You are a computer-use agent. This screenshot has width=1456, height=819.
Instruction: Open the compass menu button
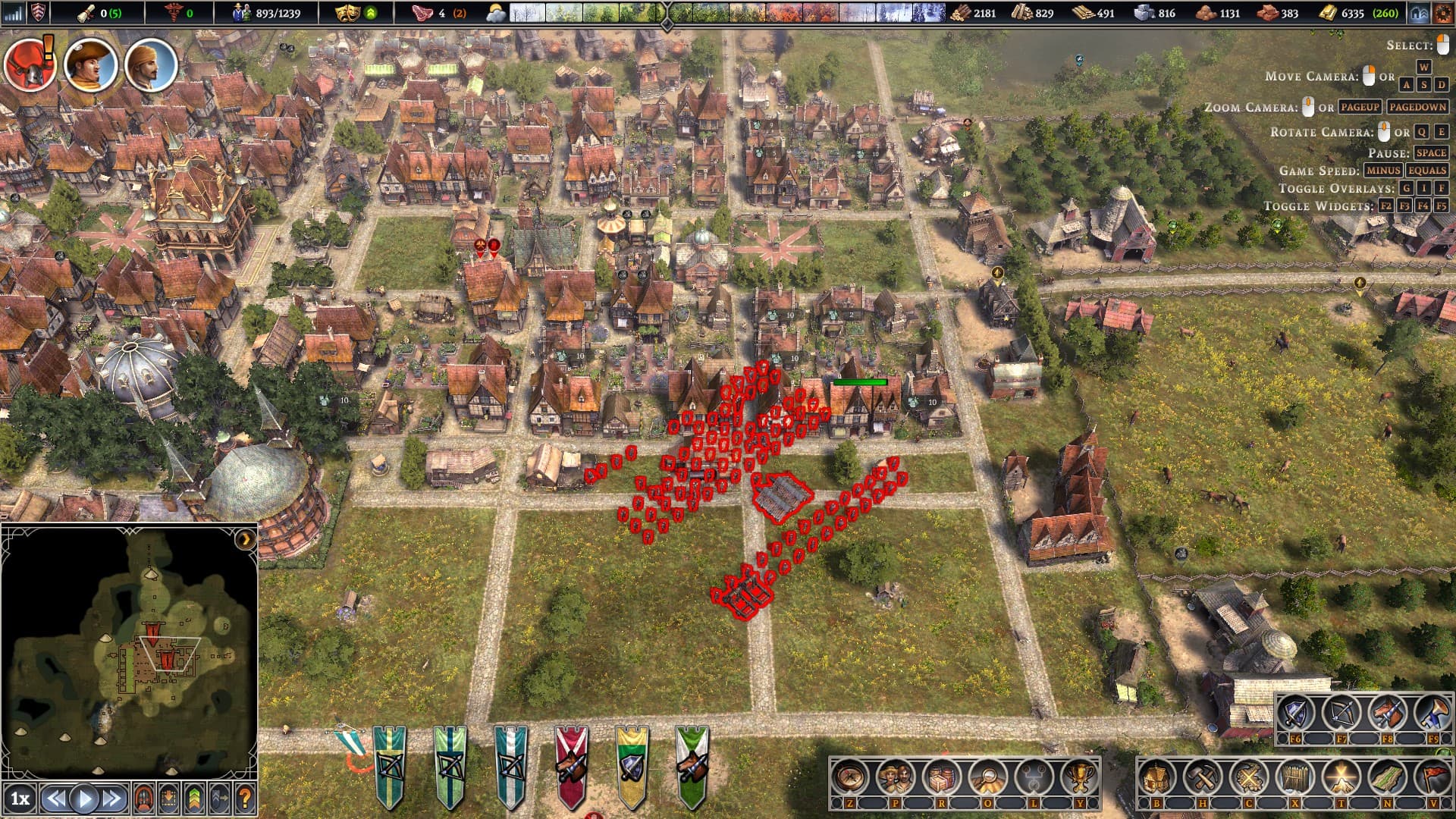coord(849,777)
